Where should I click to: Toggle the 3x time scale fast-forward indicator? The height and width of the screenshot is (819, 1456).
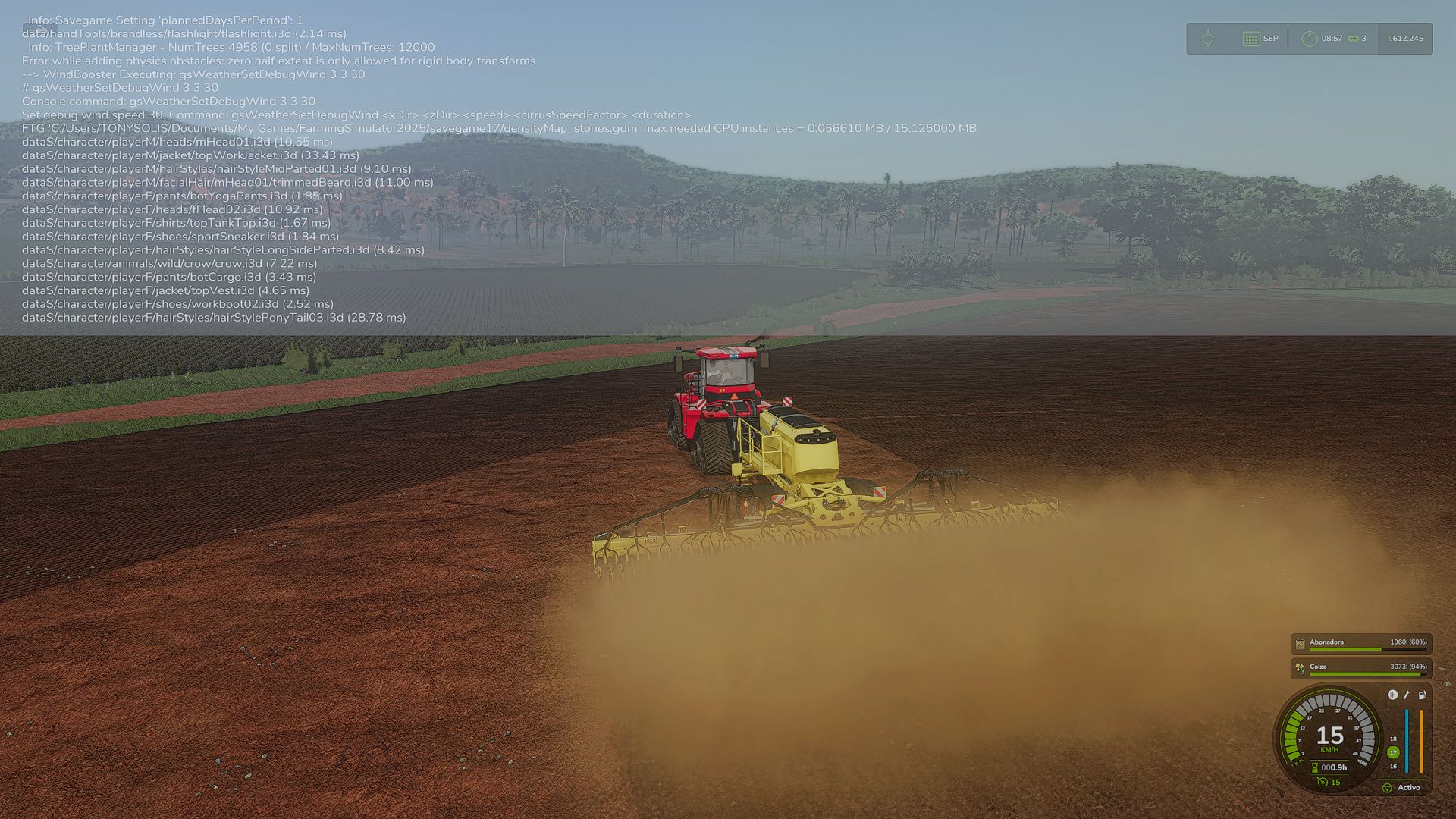[x=1354, y=39]
